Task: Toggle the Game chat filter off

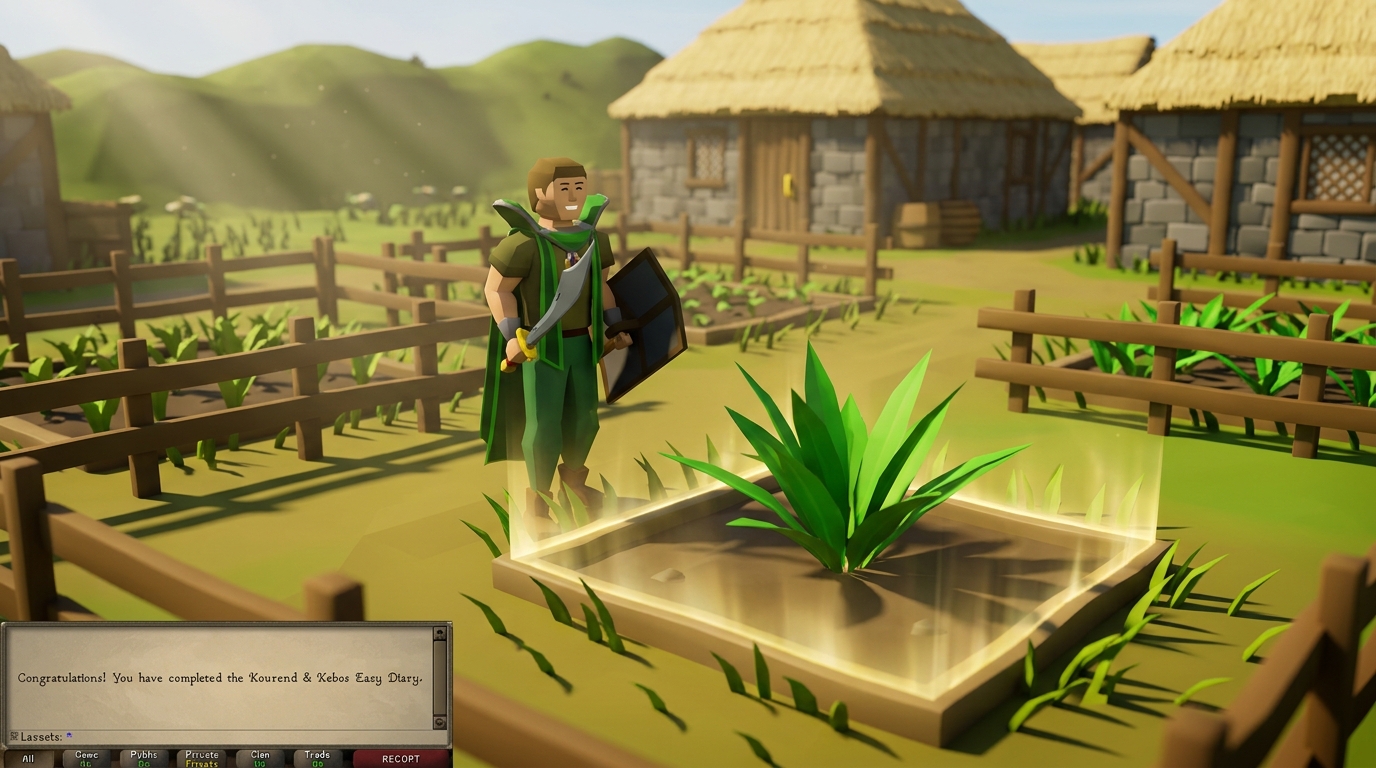Action: tap(86, 760)
